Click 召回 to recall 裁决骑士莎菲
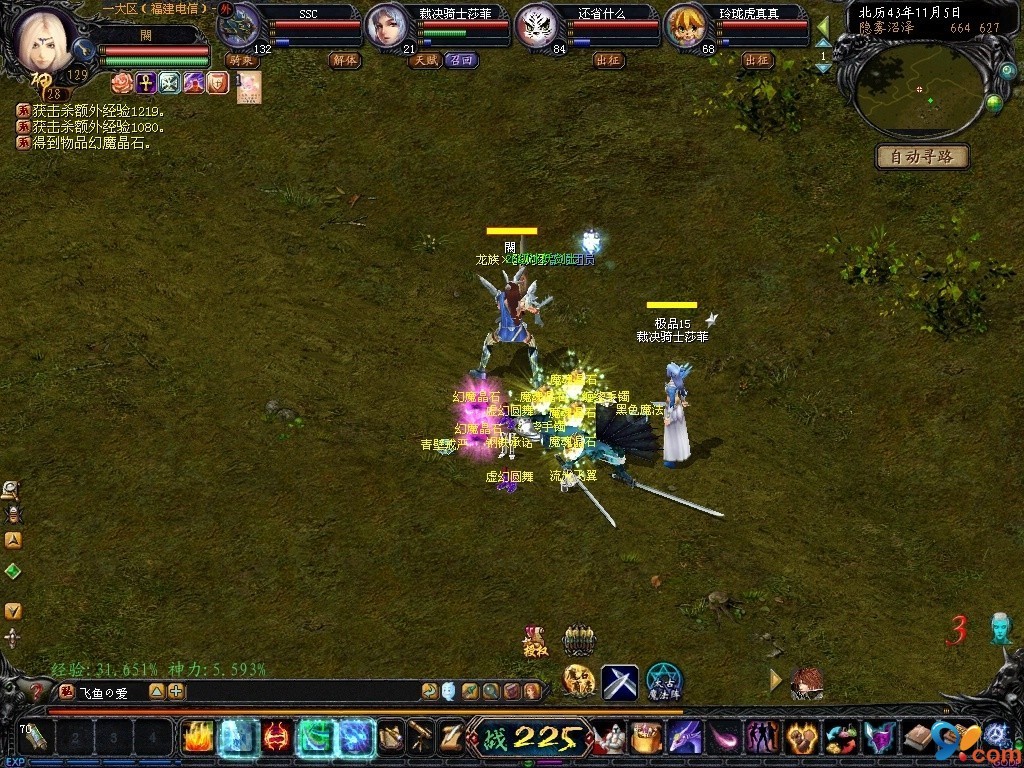 (x=461, y=60)
